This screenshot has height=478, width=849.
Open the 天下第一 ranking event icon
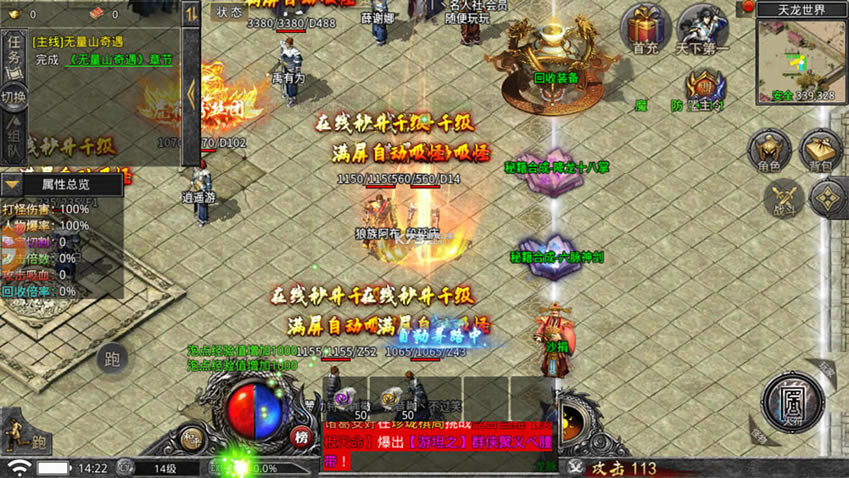point(703,28)
